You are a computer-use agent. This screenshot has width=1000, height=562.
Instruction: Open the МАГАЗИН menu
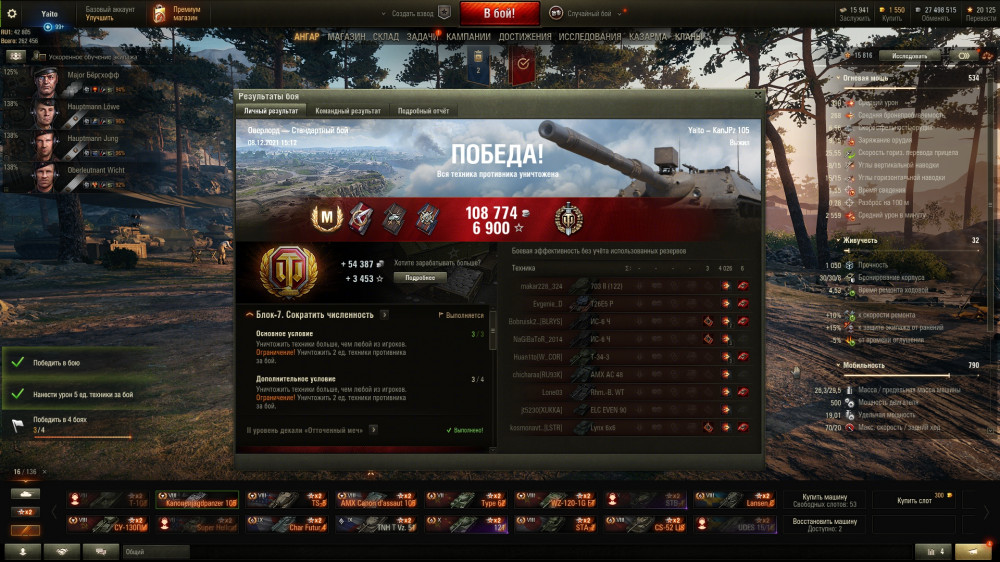click(346, 37)
